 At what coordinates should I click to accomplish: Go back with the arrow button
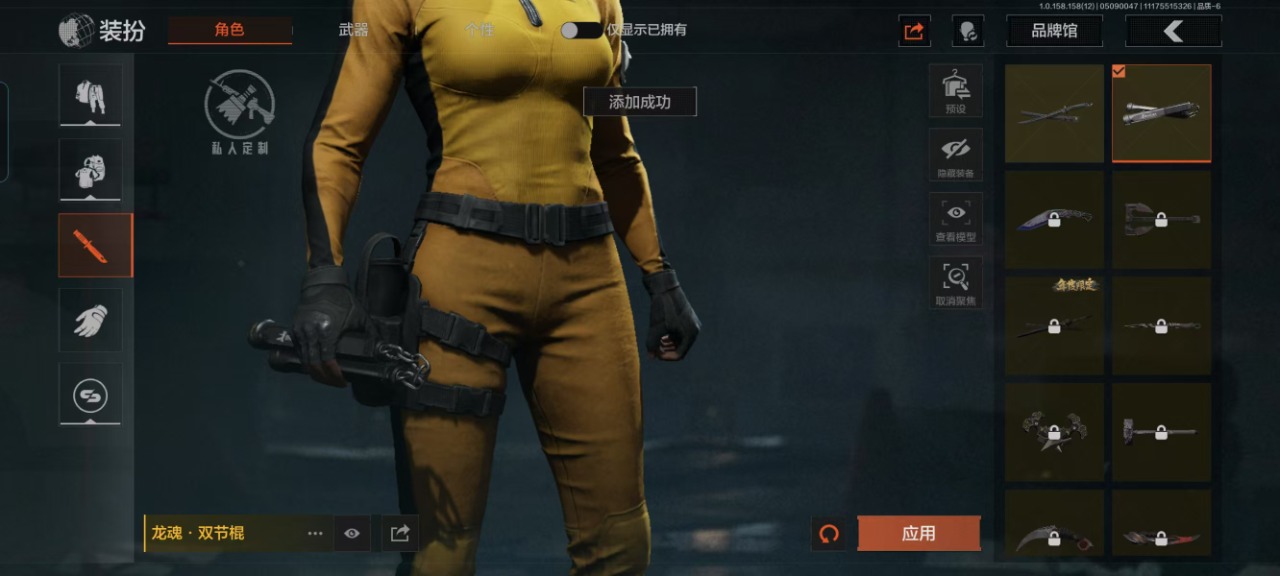(1173, 31)
